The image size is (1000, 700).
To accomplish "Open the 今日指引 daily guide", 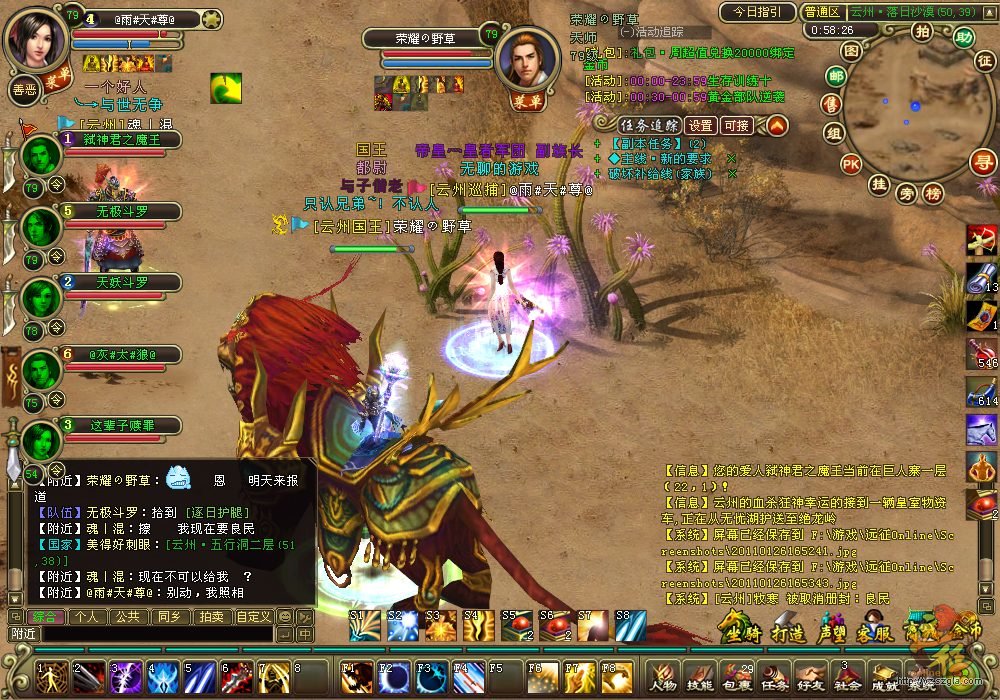I will [x=755, y=13].
